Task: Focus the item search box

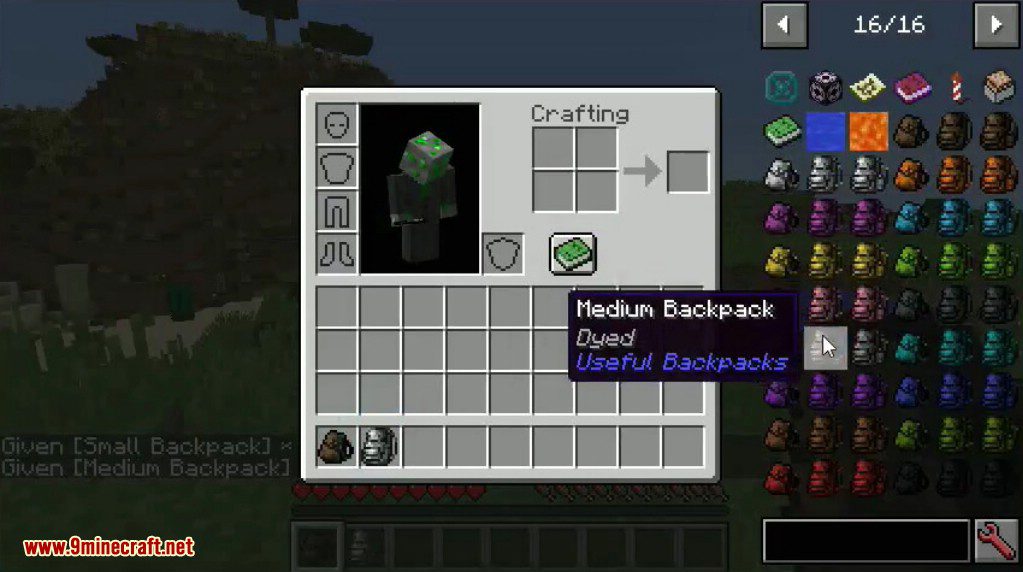Action: [x=866, y=541]
